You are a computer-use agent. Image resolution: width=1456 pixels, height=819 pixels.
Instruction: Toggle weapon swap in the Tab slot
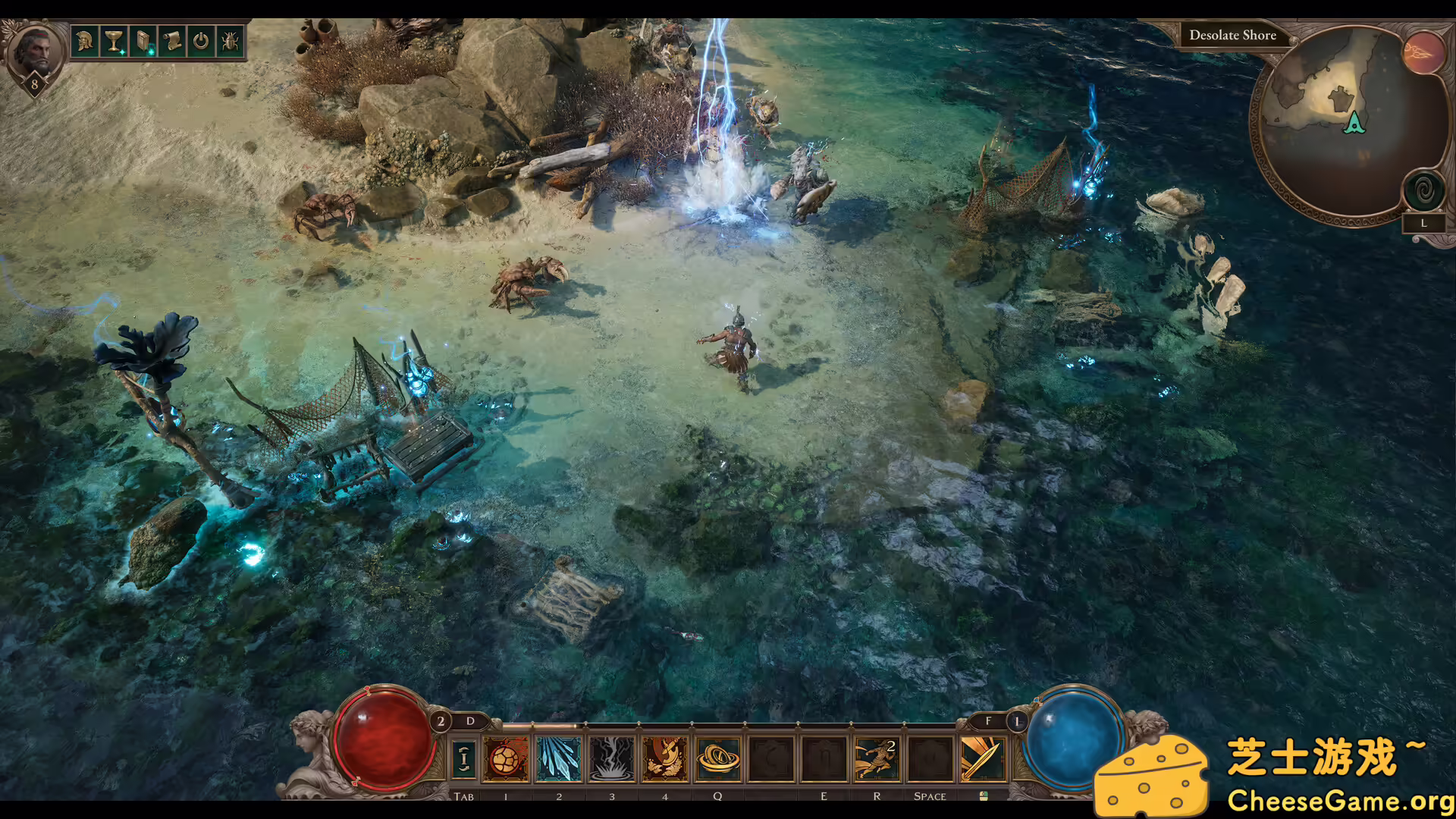[x=465, y=758]
